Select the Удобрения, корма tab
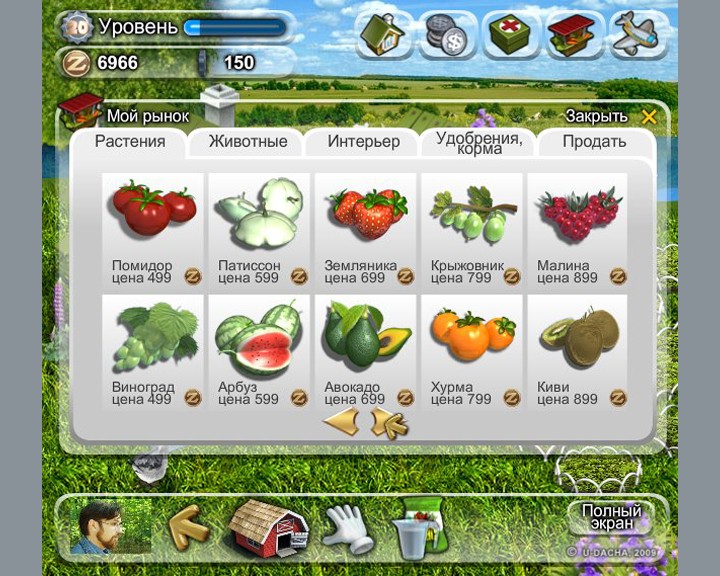The image size is (720, 576). click(479, 143)
